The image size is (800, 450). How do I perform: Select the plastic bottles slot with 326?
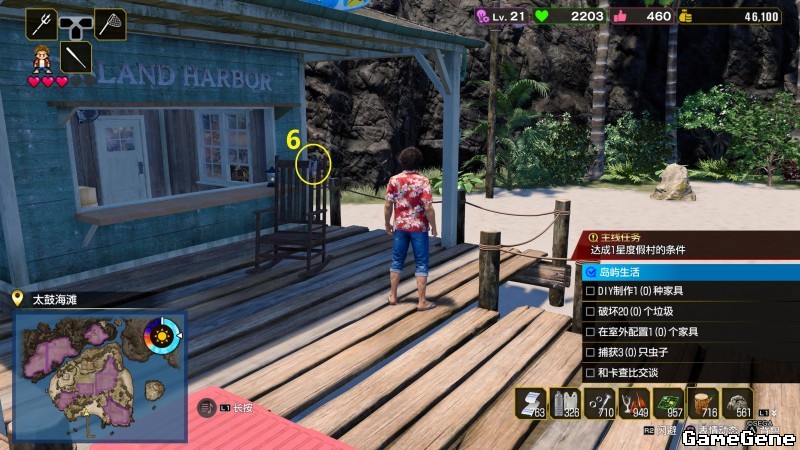(565, 403)
